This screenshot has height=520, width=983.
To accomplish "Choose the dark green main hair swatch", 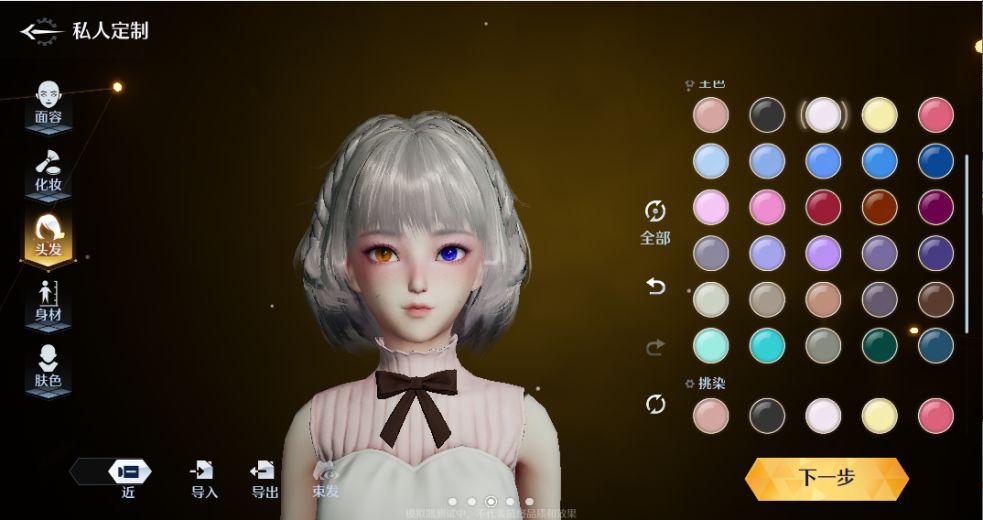I will pyautogui.click(x=879, y=345).
